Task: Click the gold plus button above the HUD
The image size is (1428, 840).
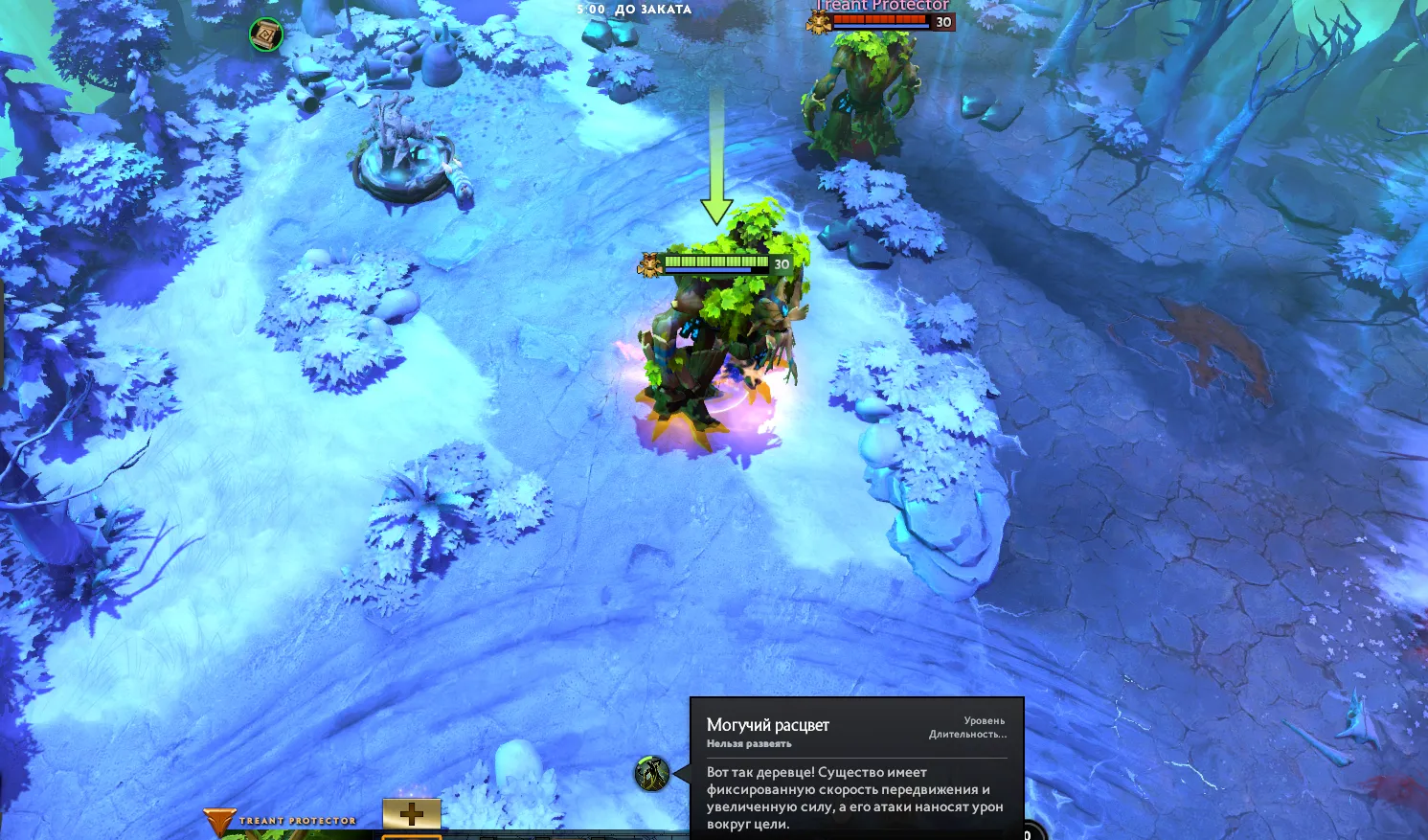Action: [414, 814]
